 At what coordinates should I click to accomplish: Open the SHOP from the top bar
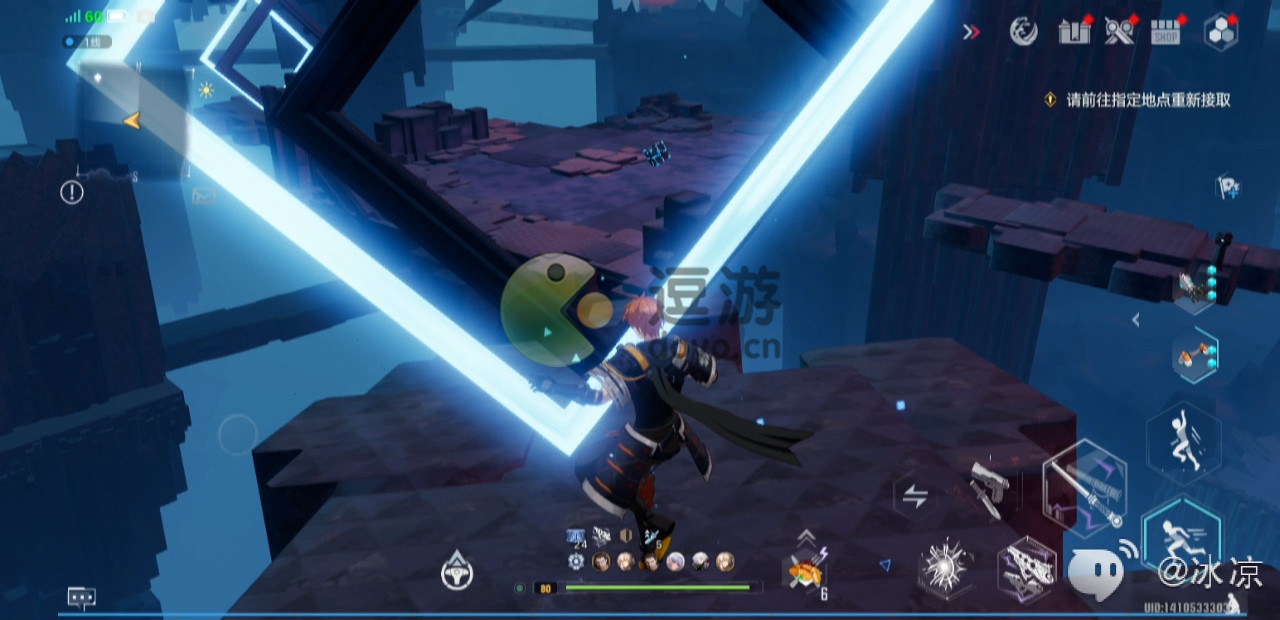[1166, 32]
